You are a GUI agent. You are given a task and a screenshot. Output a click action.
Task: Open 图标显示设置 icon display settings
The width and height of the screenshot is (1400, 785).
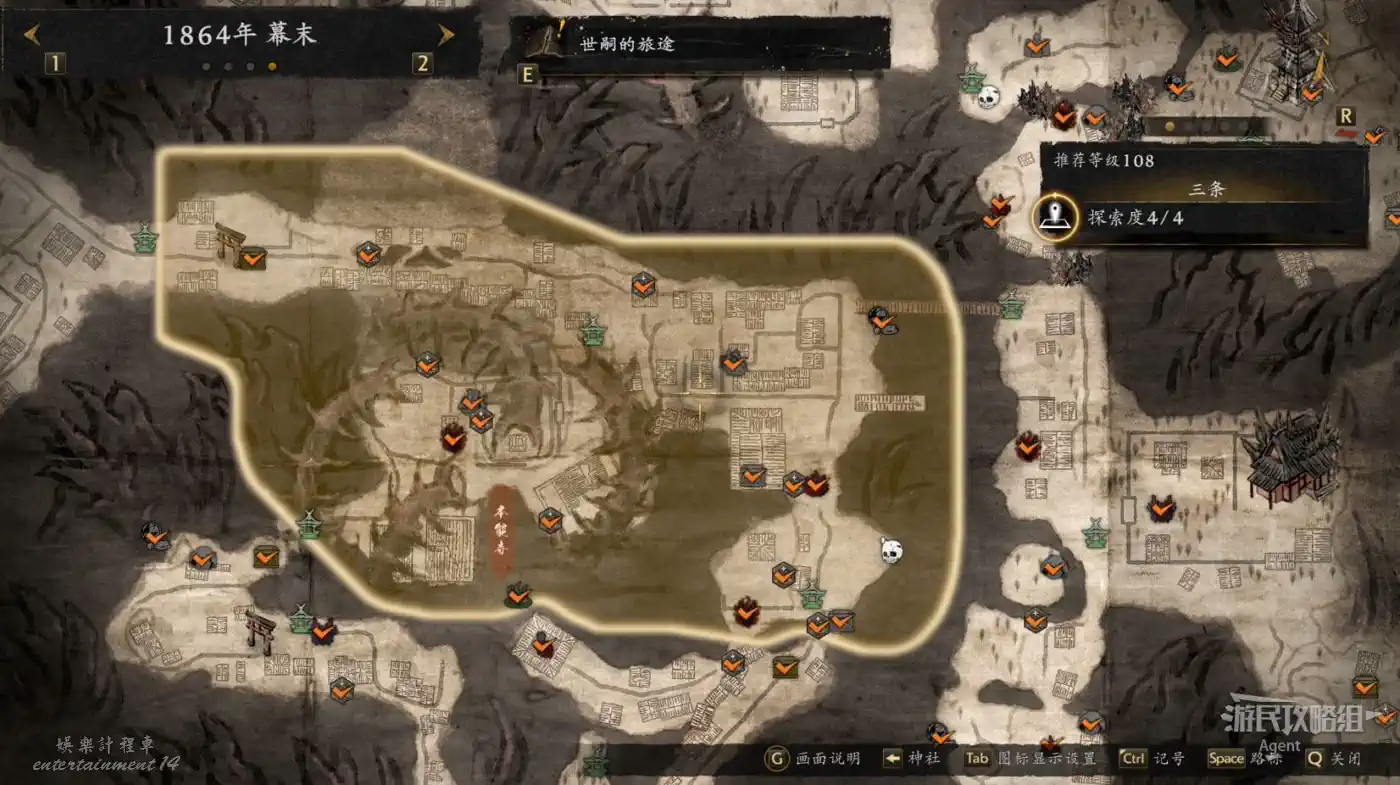click(x=1030, y=758)
